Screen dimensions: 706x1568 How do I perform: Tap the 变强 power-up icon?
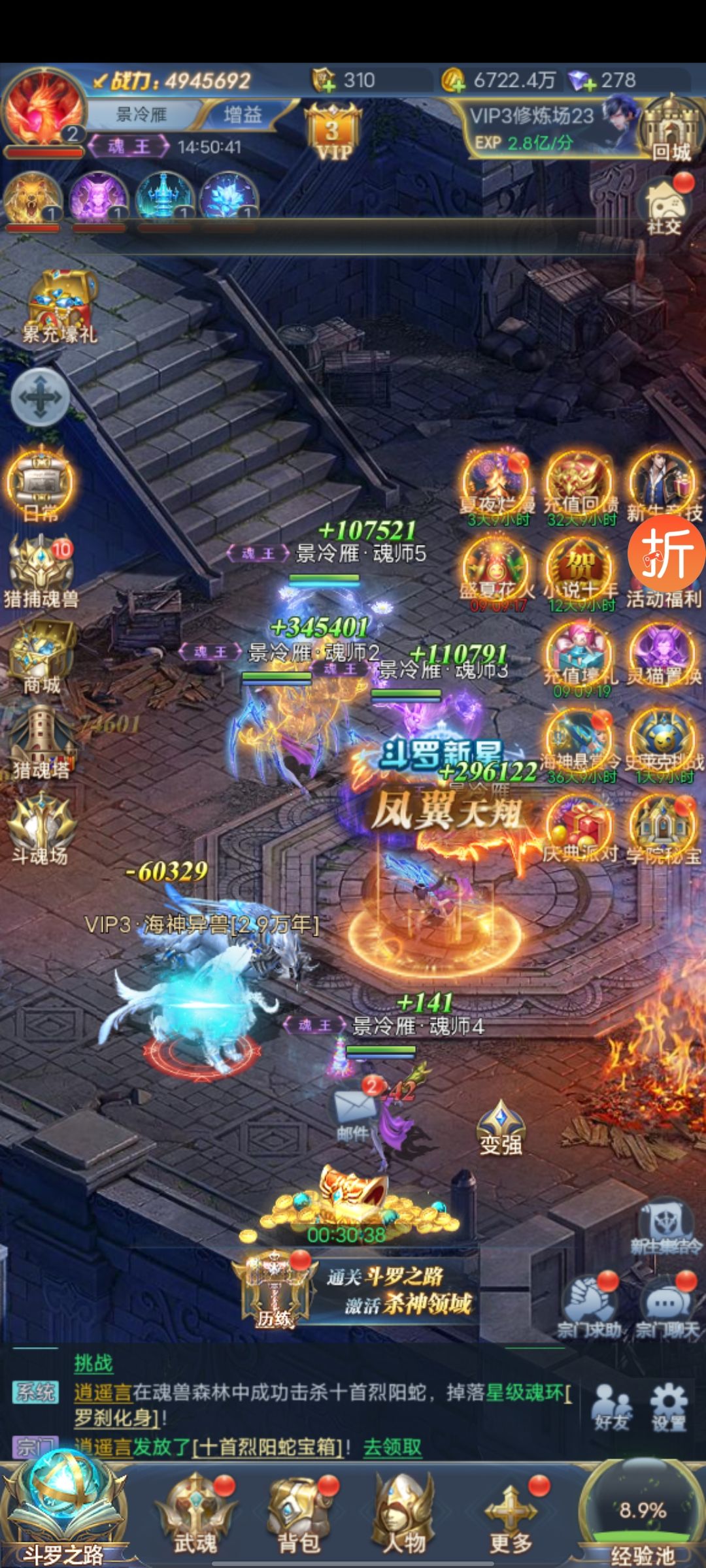click(501, 1127)
